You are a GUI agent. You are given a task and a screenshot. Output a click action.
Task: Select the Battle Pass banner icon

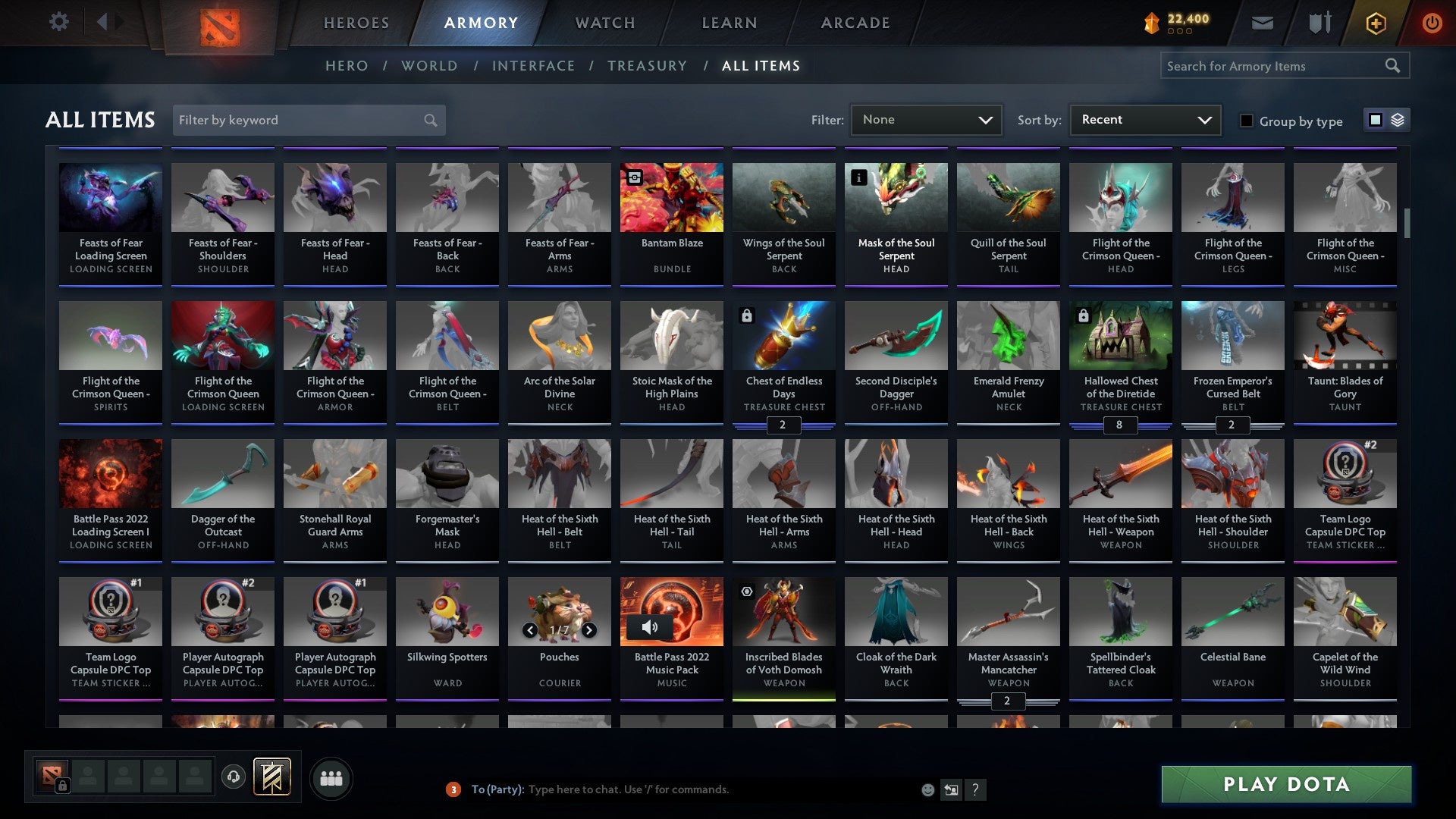(x=271, y=777)
